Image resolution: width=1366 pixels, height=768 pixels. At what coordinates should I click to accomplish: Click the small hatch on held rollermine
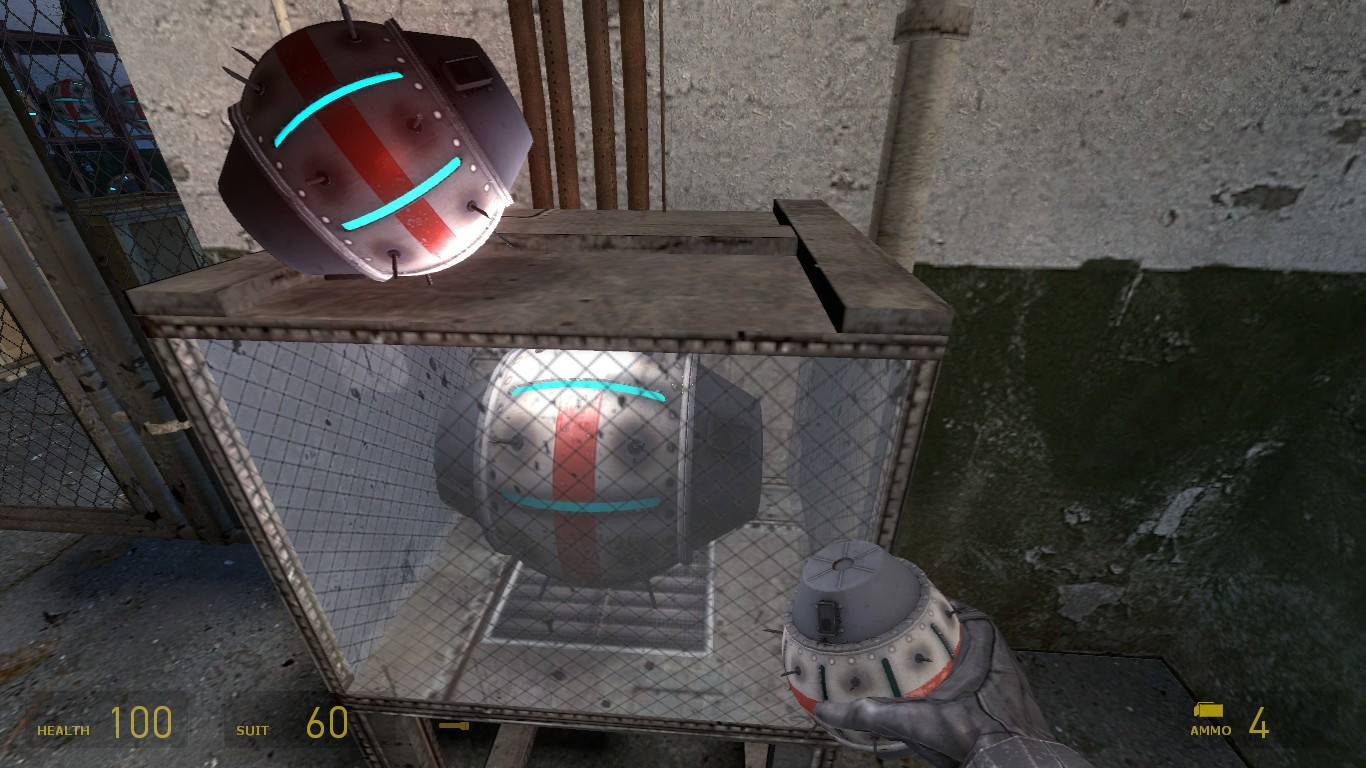pos(830,617)
